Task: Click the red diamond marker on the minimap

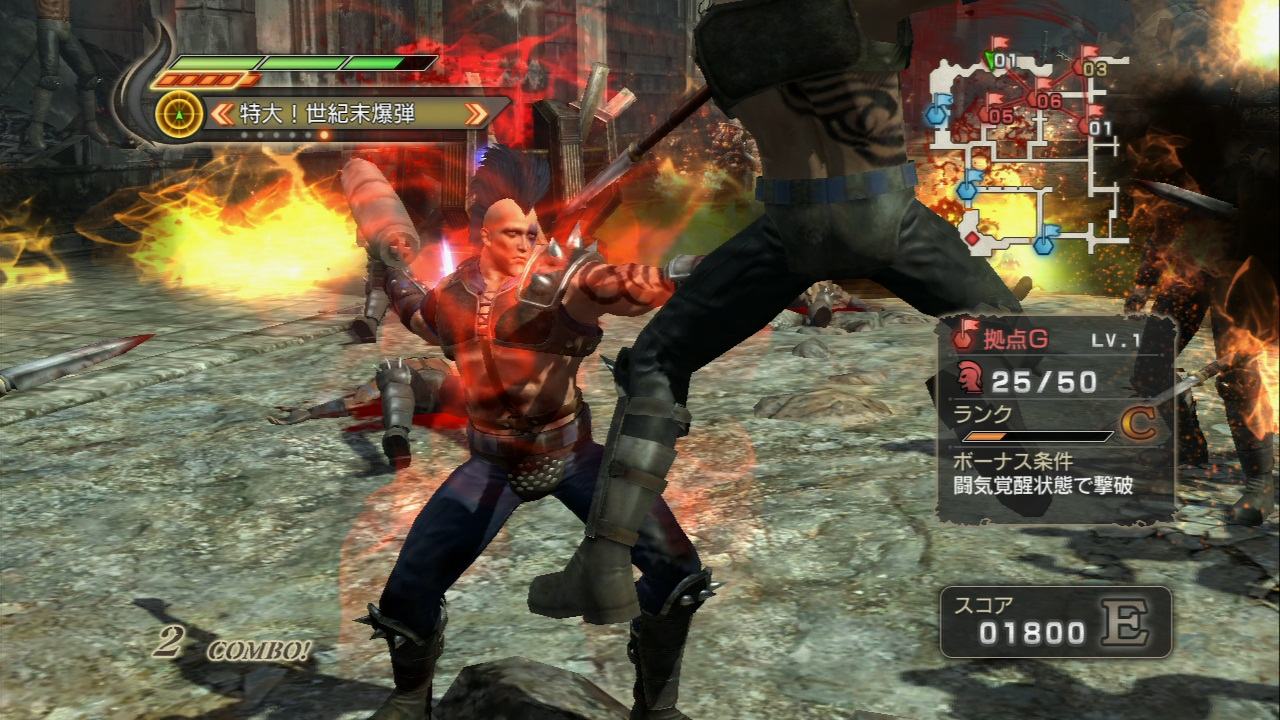Action: pyautogui.click(x=971, y=238)
